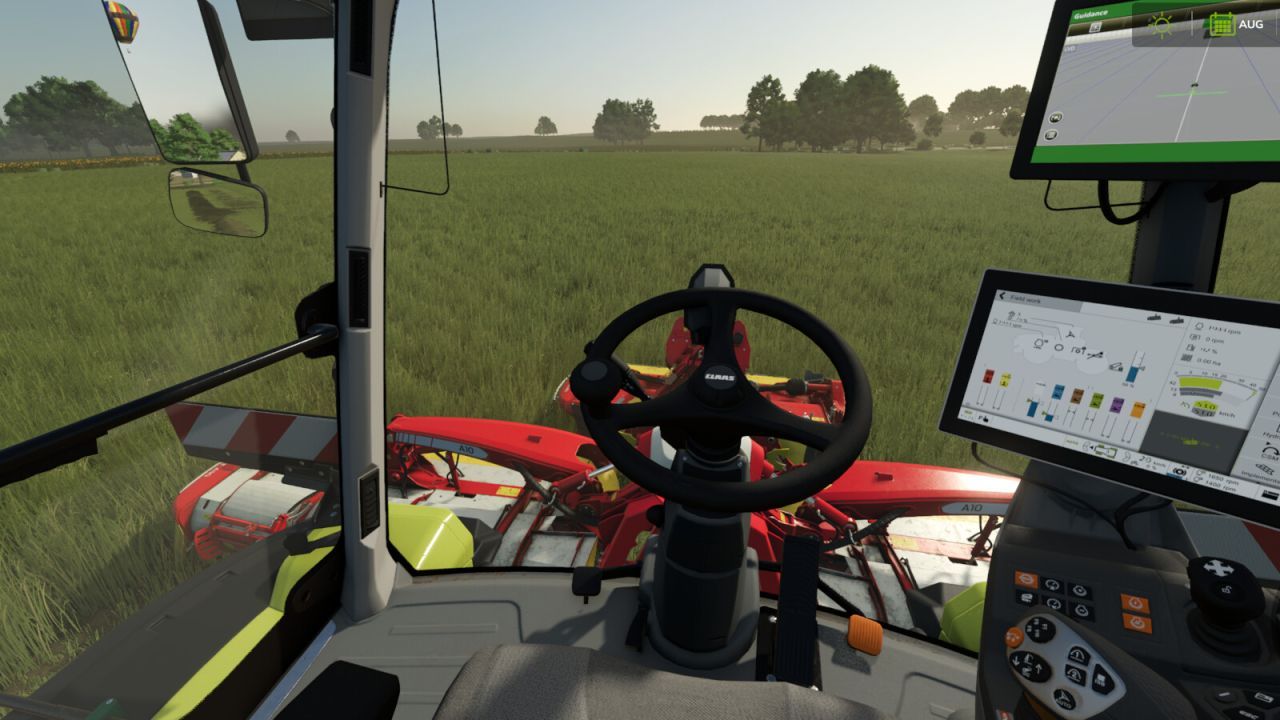Click the camera icon at the terminal bottom

1180,472
